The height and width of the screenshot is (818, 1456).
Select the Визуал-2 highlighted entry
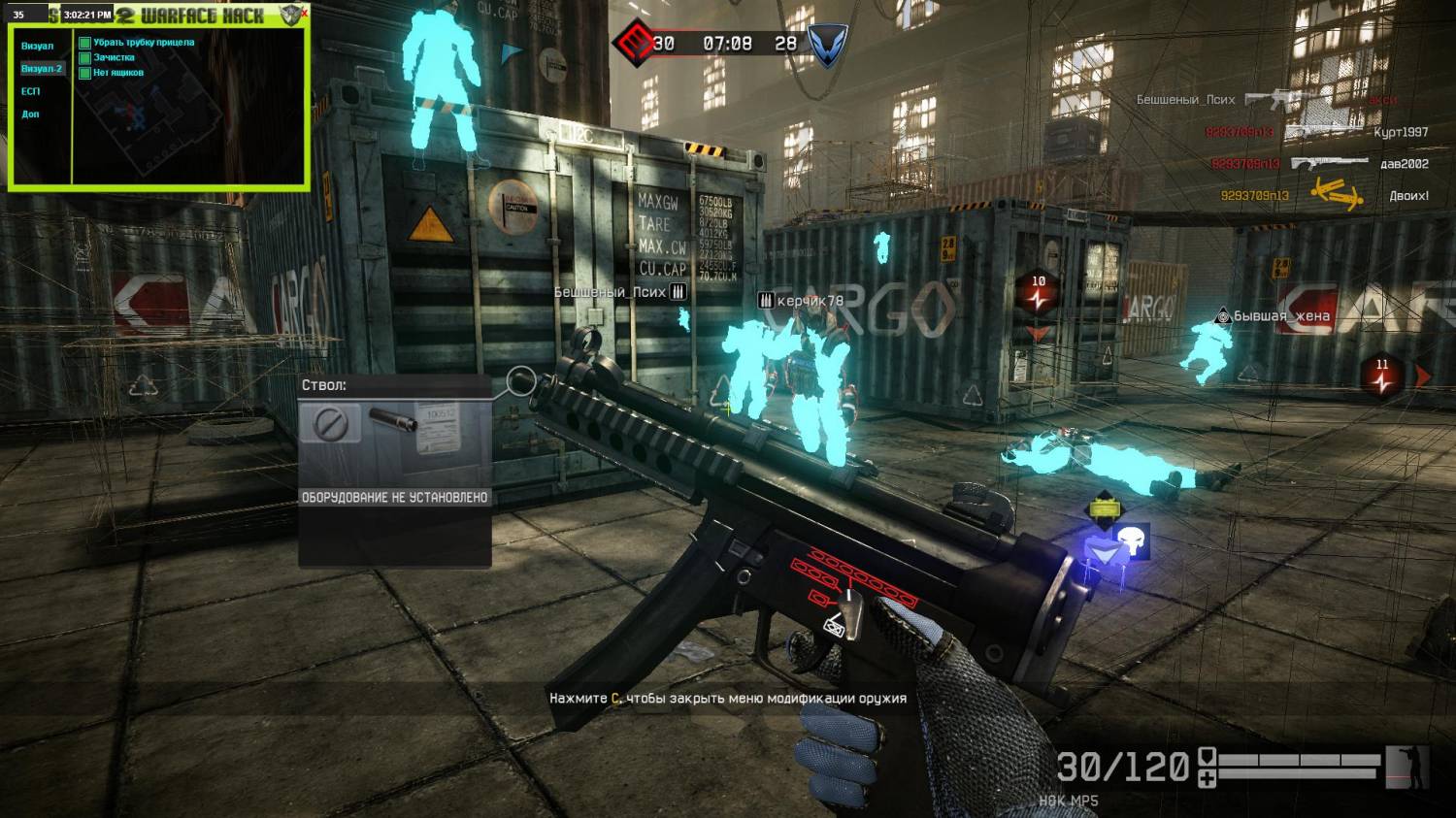(42, 68)
